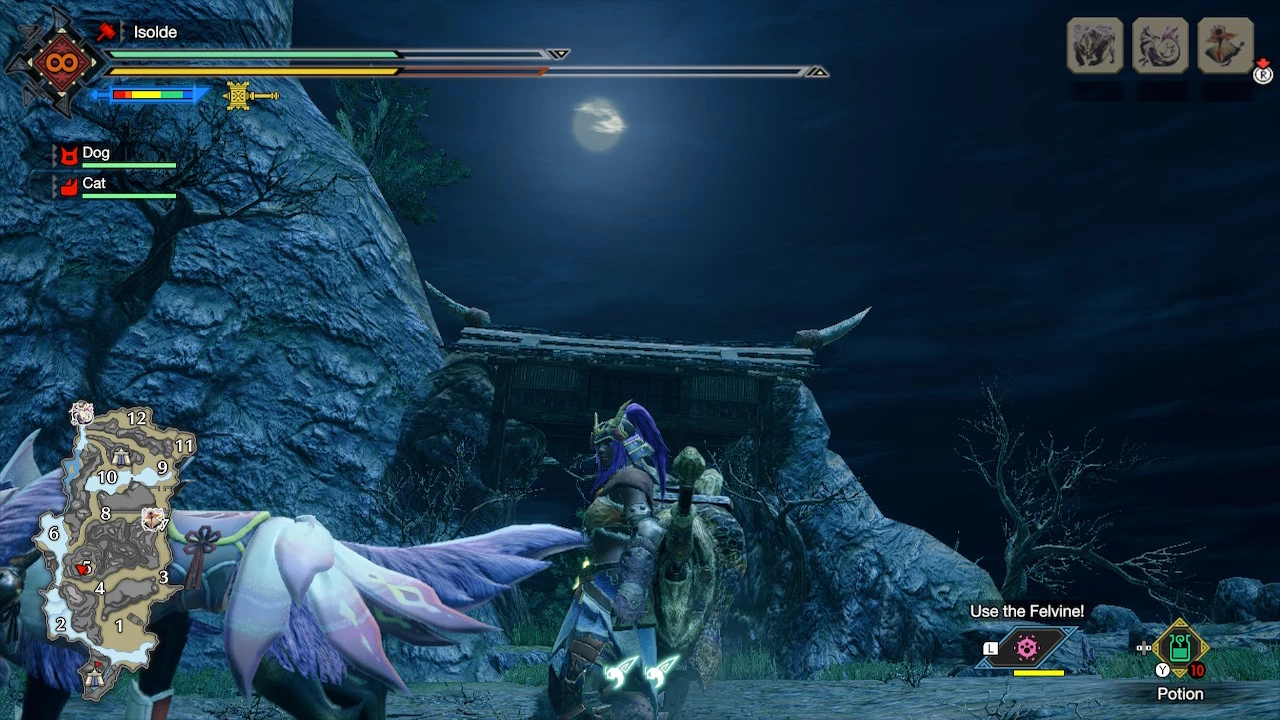Click the player name Isolde
Image resolution: width=1280 pixels, height=720 pixels.
(155, 32)
